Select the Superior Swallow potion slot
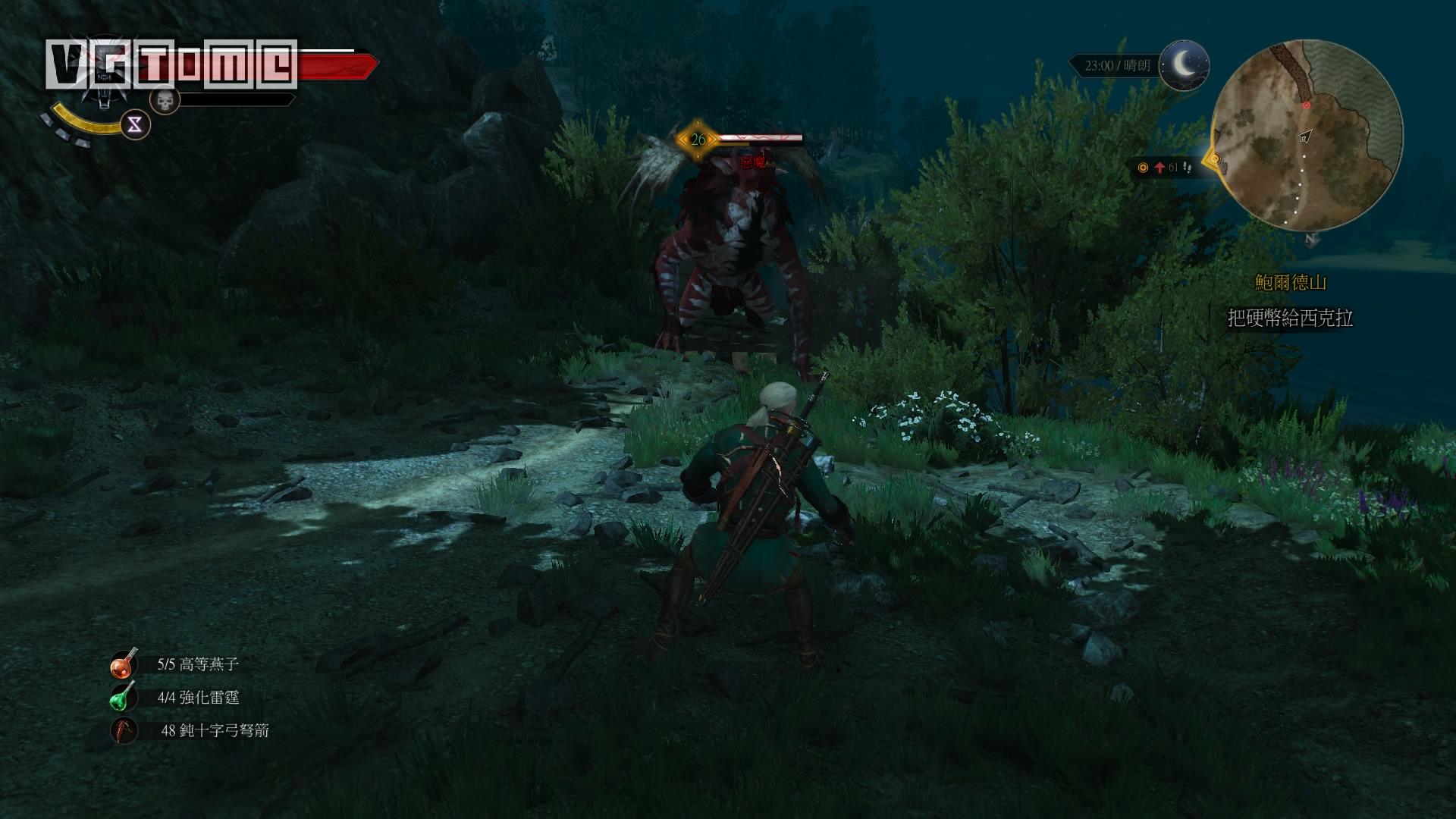Screen dimensions: 1456x819 click(124, 664)
